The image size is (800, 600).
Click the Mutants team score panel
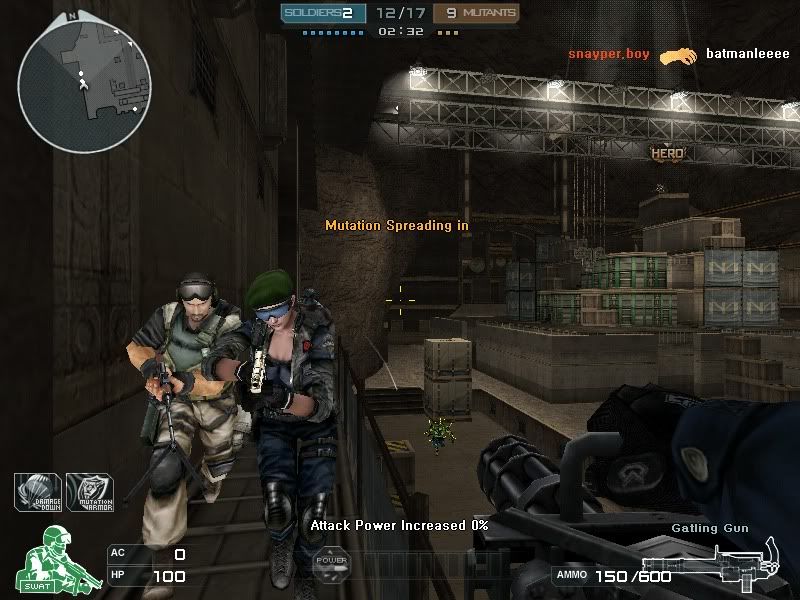[x=483, y=13]
